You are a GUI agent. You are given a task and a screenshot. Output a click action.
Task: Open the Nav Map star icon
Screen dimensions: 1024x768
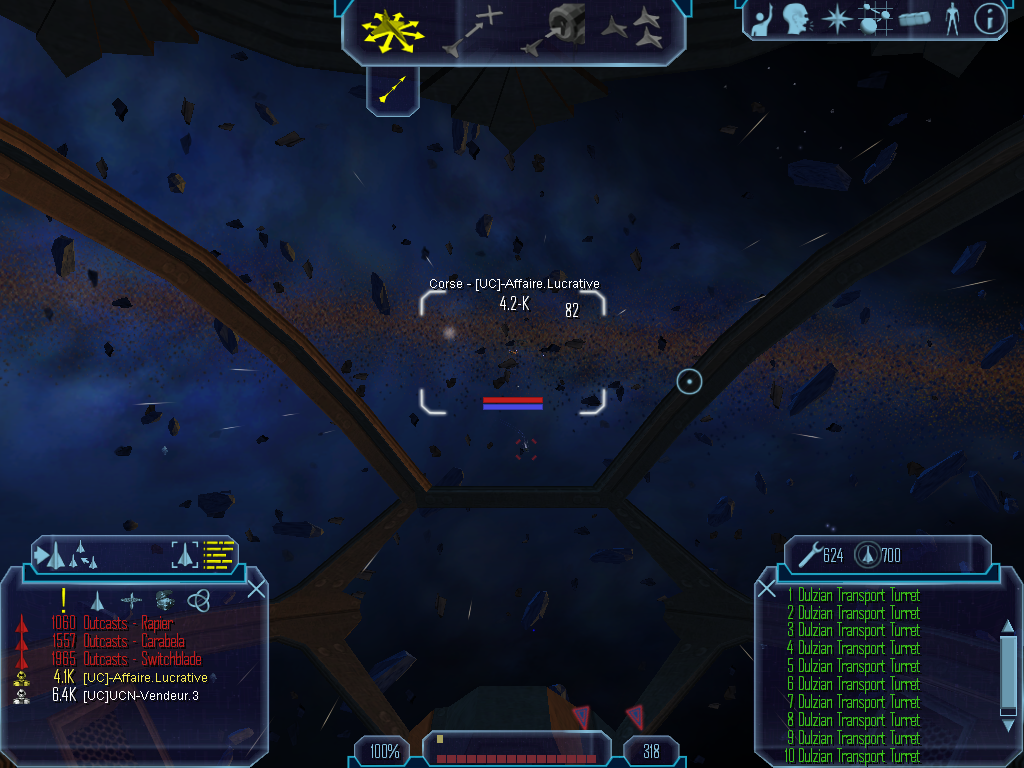click(835, 19)
